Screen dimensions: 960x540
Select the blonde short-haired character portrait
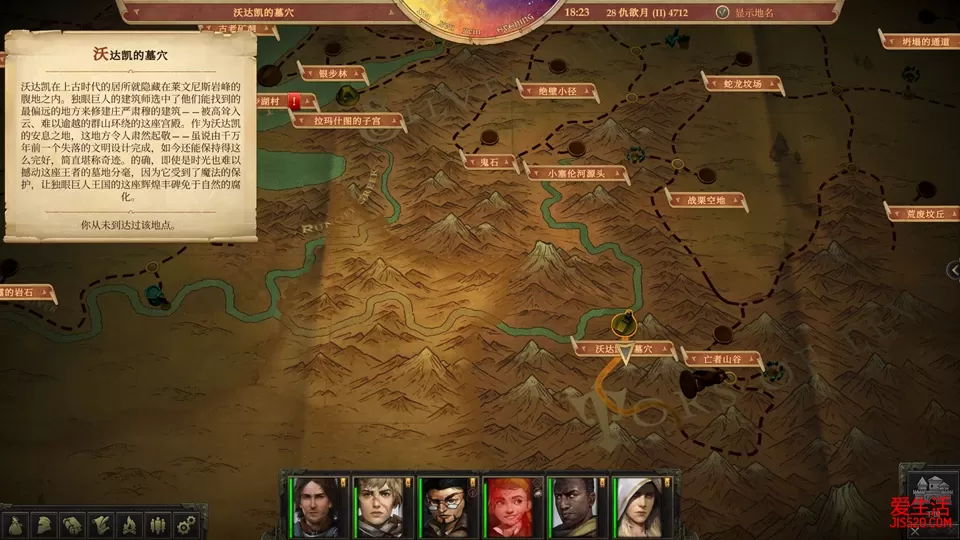click(x=380, y=506)
